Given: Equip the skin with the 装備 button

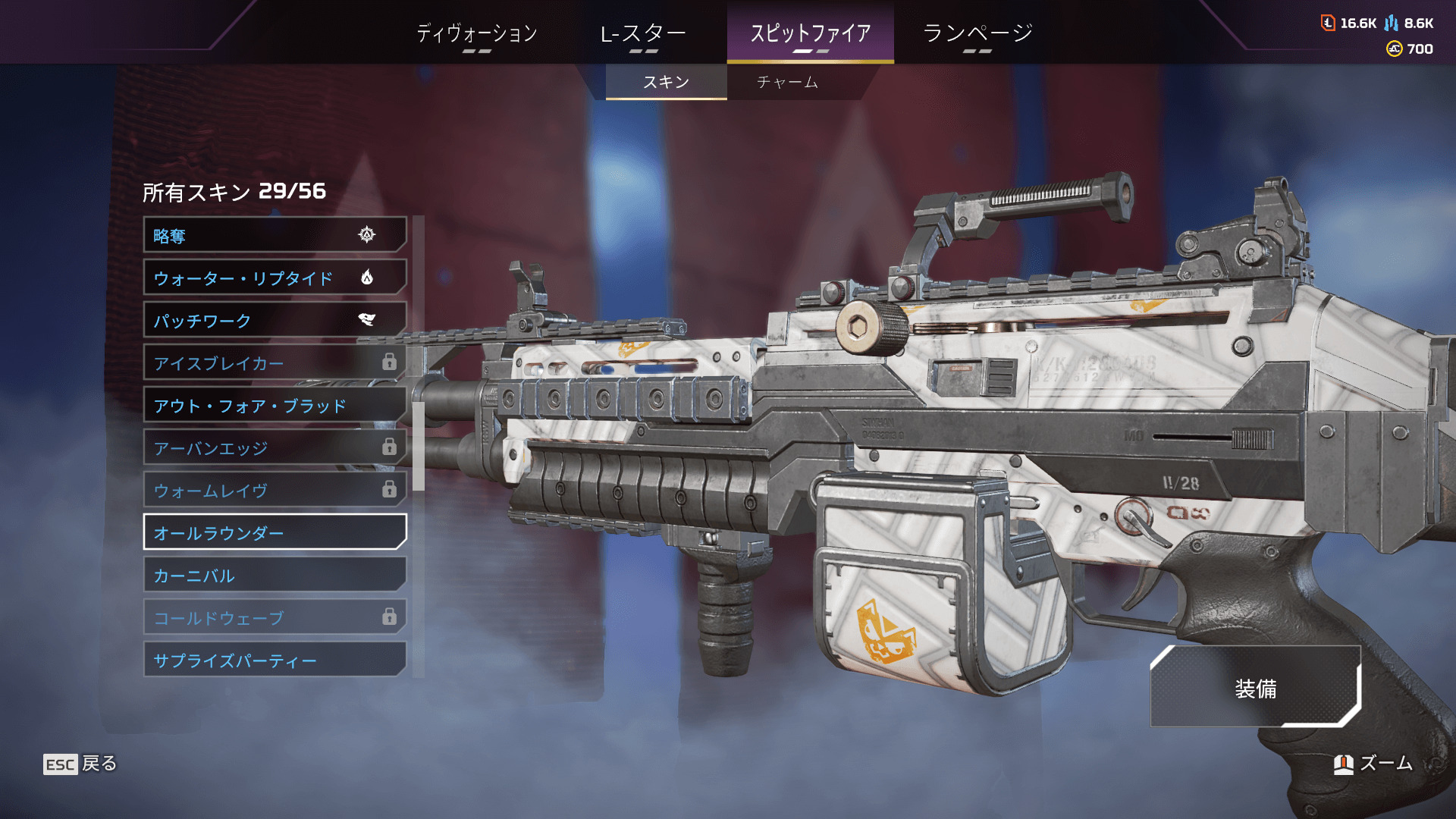Looking at the screenshot, I should pos(1255,688).
